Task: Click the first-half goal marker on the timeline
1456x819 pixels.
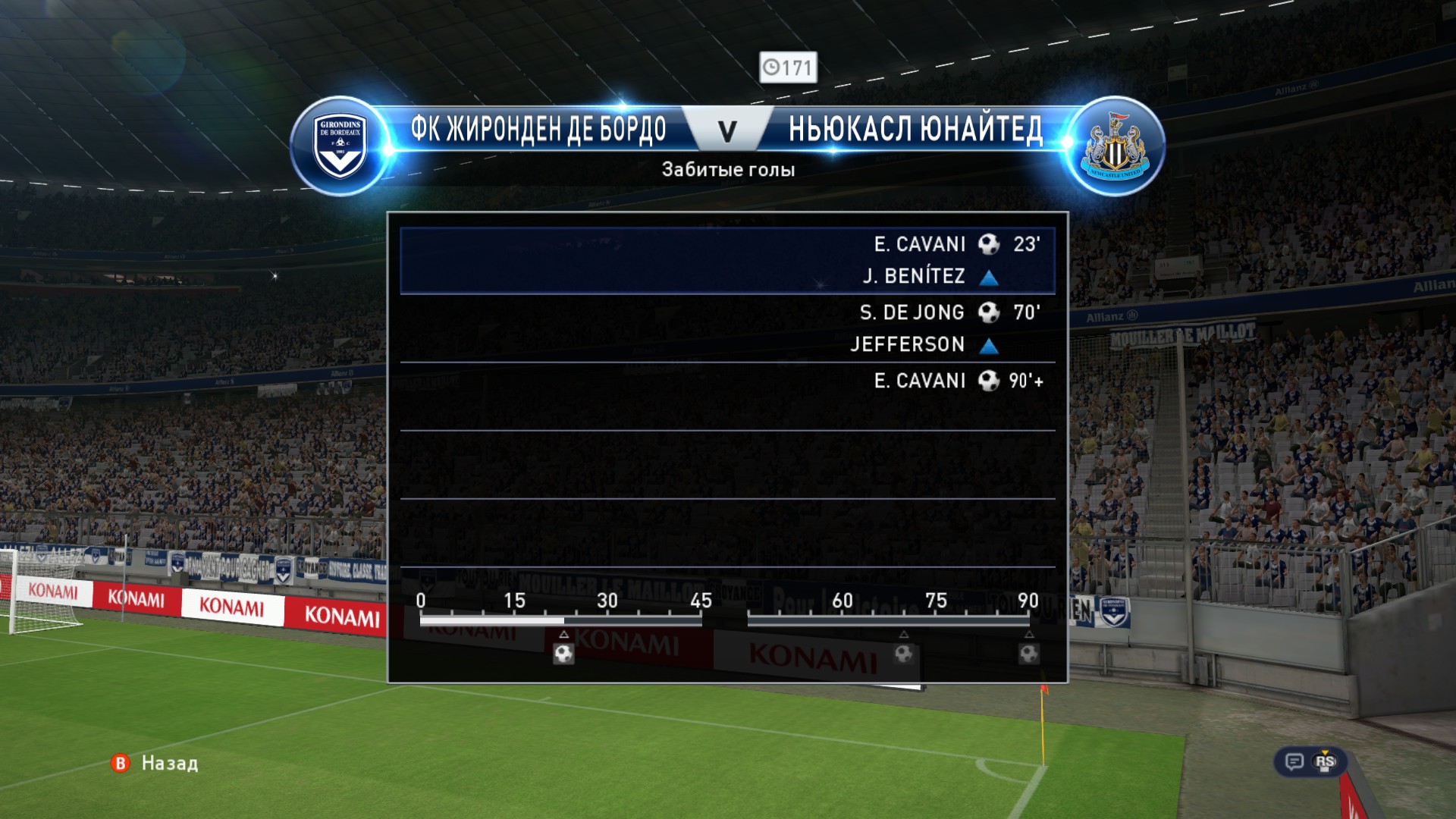Action: click(563, 653)
